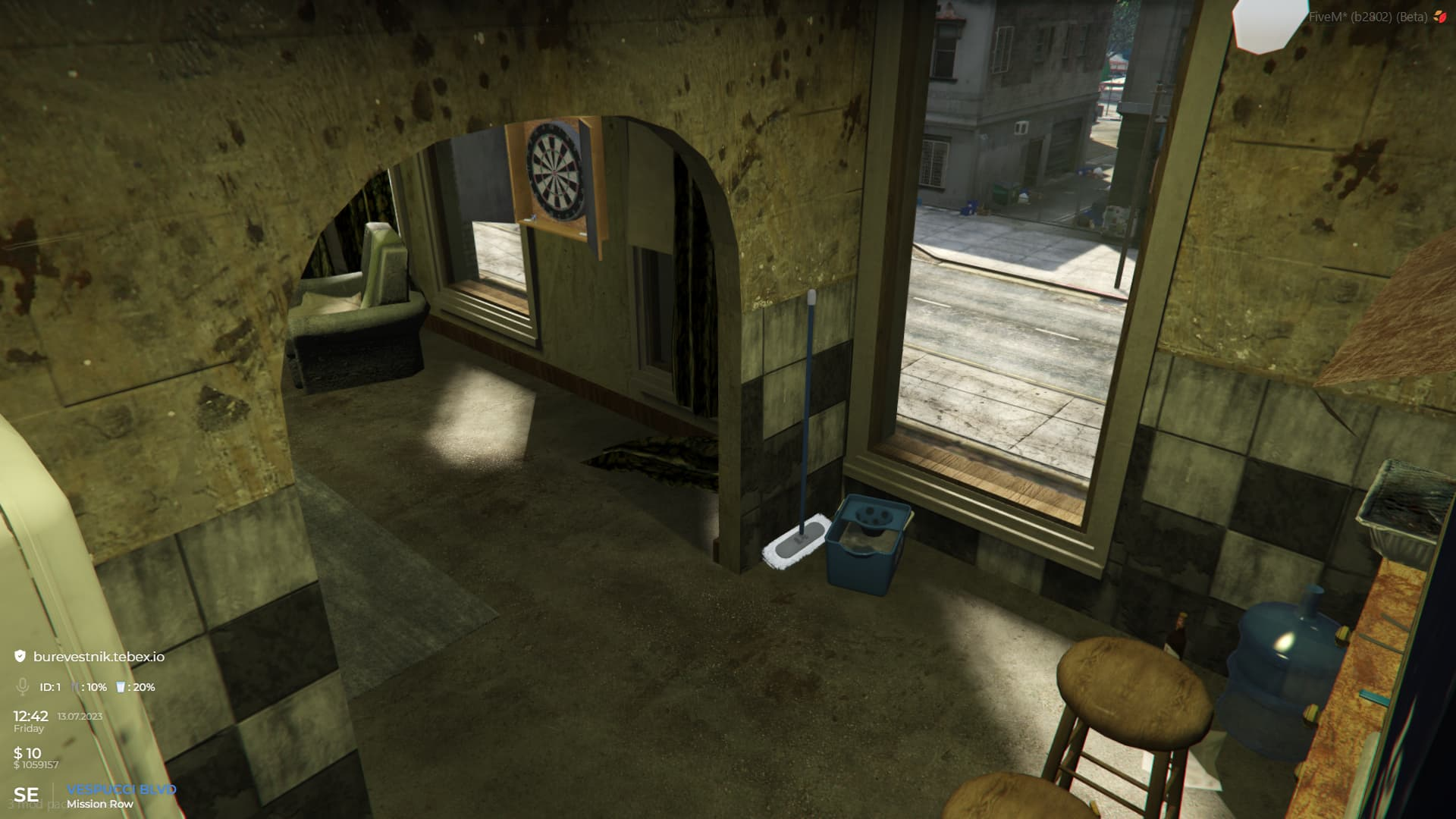Click the shield icon beside the server name
Image resolution: width=1456 pixels, height=819 pixels.
(20, 657)
